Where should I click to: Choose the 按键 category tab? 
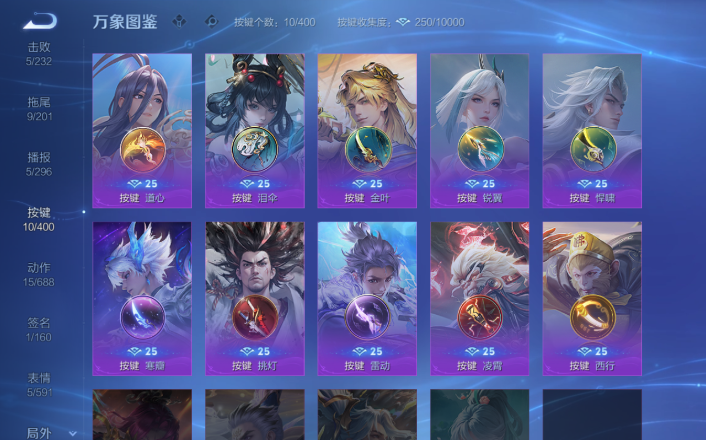(39, 218)
